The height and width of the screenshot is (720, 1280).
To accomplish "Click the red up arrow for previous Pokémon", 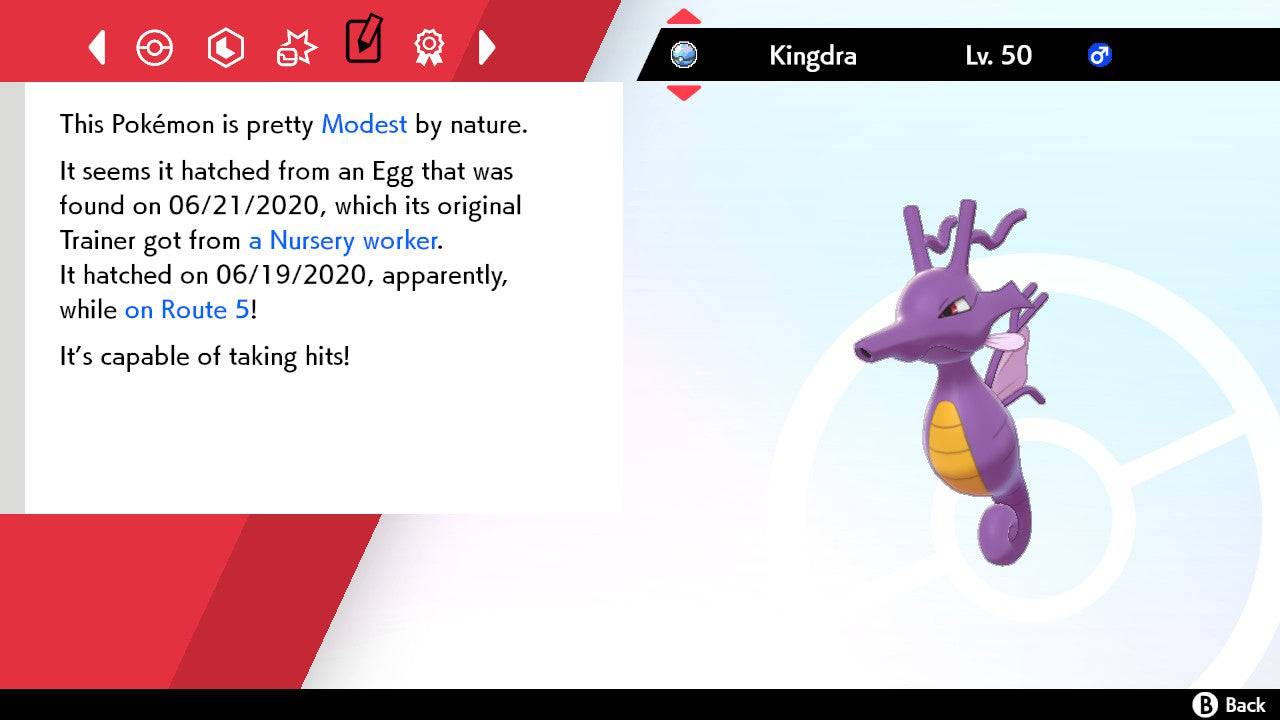I will [x=683, y=15].
